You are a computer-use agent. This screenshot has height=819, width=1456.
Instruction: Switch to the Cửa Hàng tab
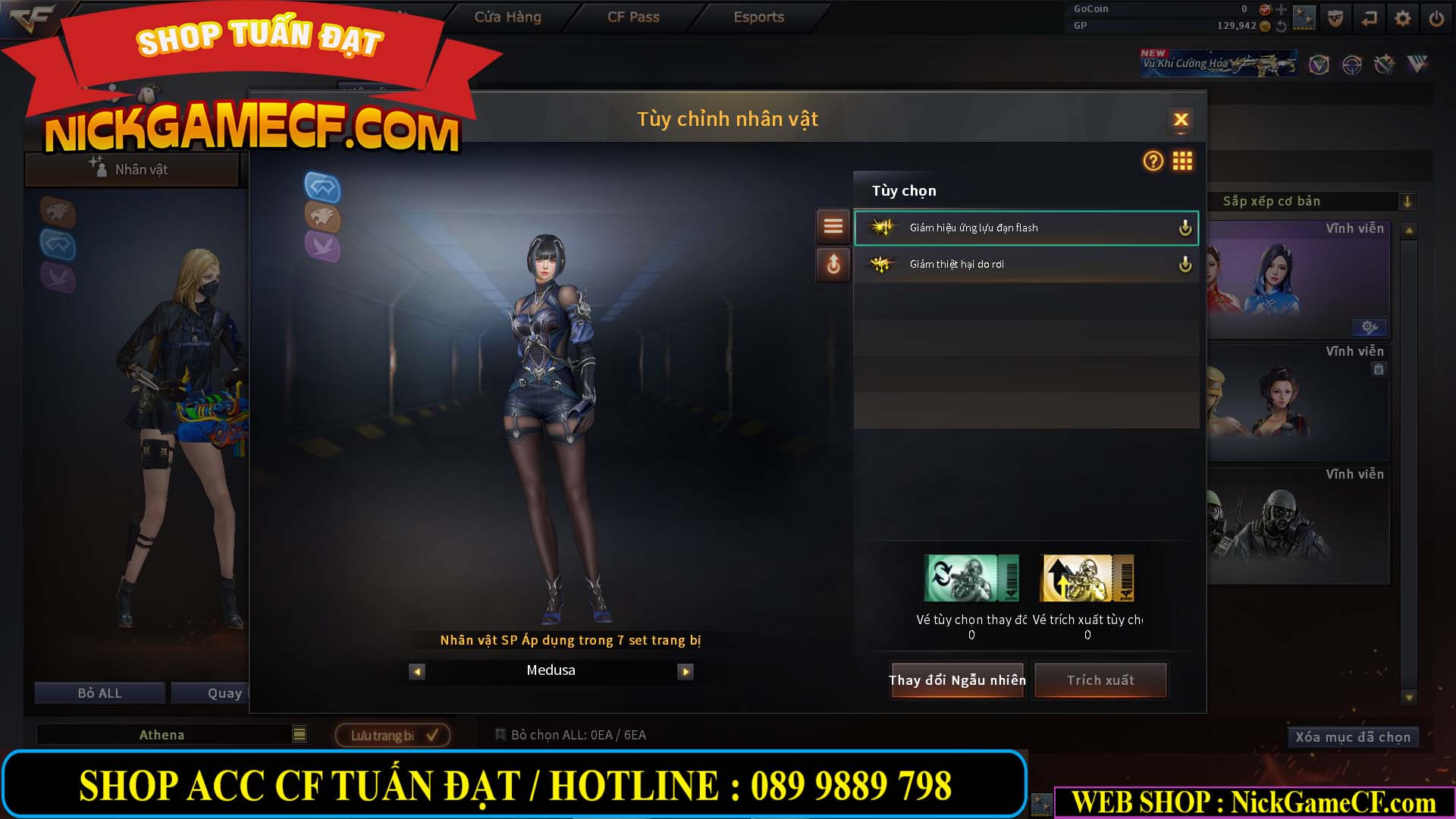click(x=507, y=17)
